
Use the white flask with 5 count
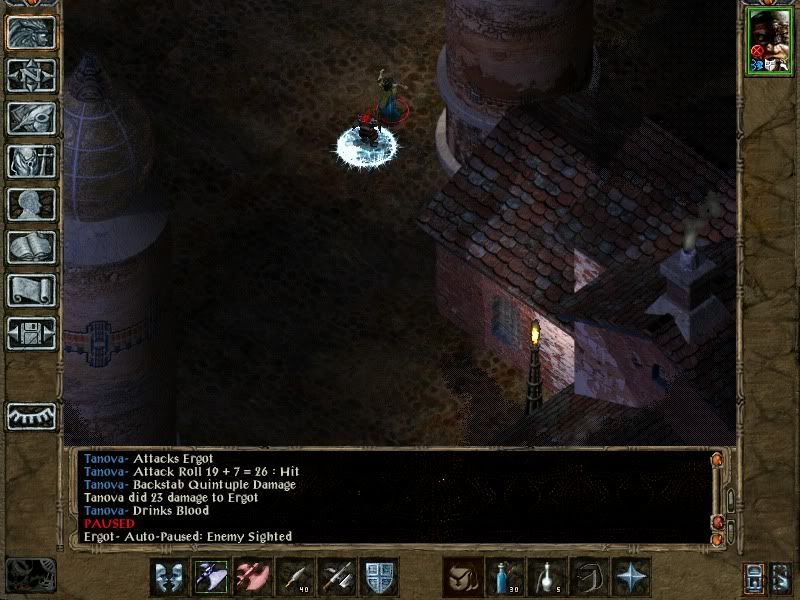pos(546,577)
